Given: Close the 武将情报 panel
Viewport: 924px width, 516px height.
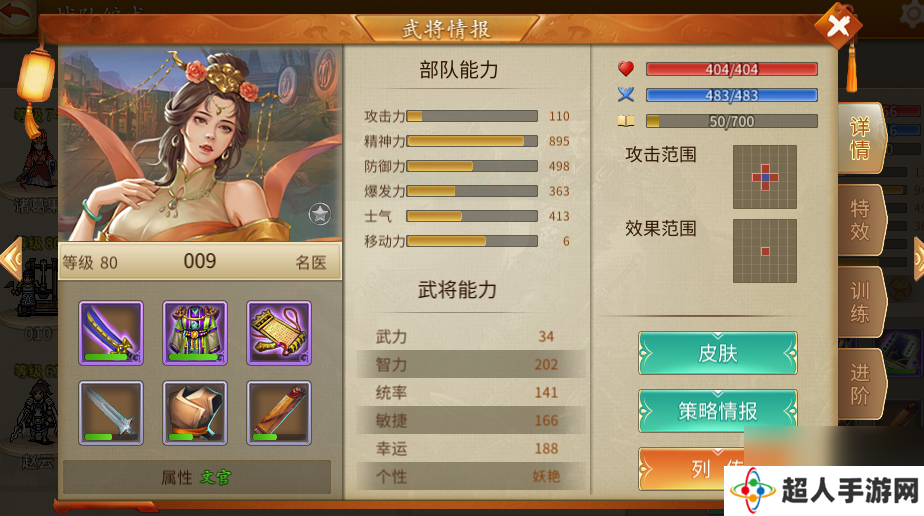Looking at the screenshot, I should [838, 27].
